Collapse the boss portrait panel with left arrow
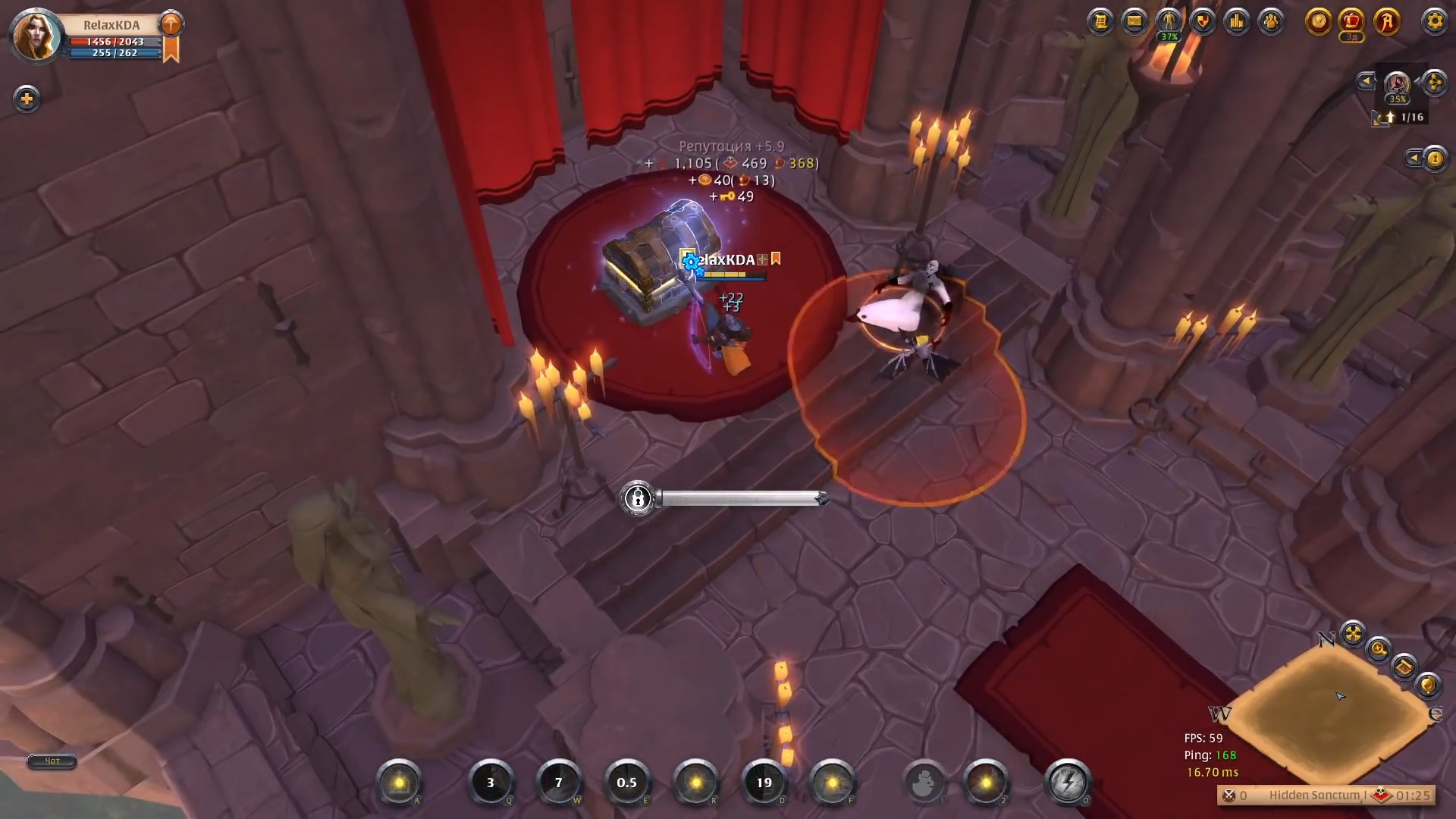 point(1367,80)
